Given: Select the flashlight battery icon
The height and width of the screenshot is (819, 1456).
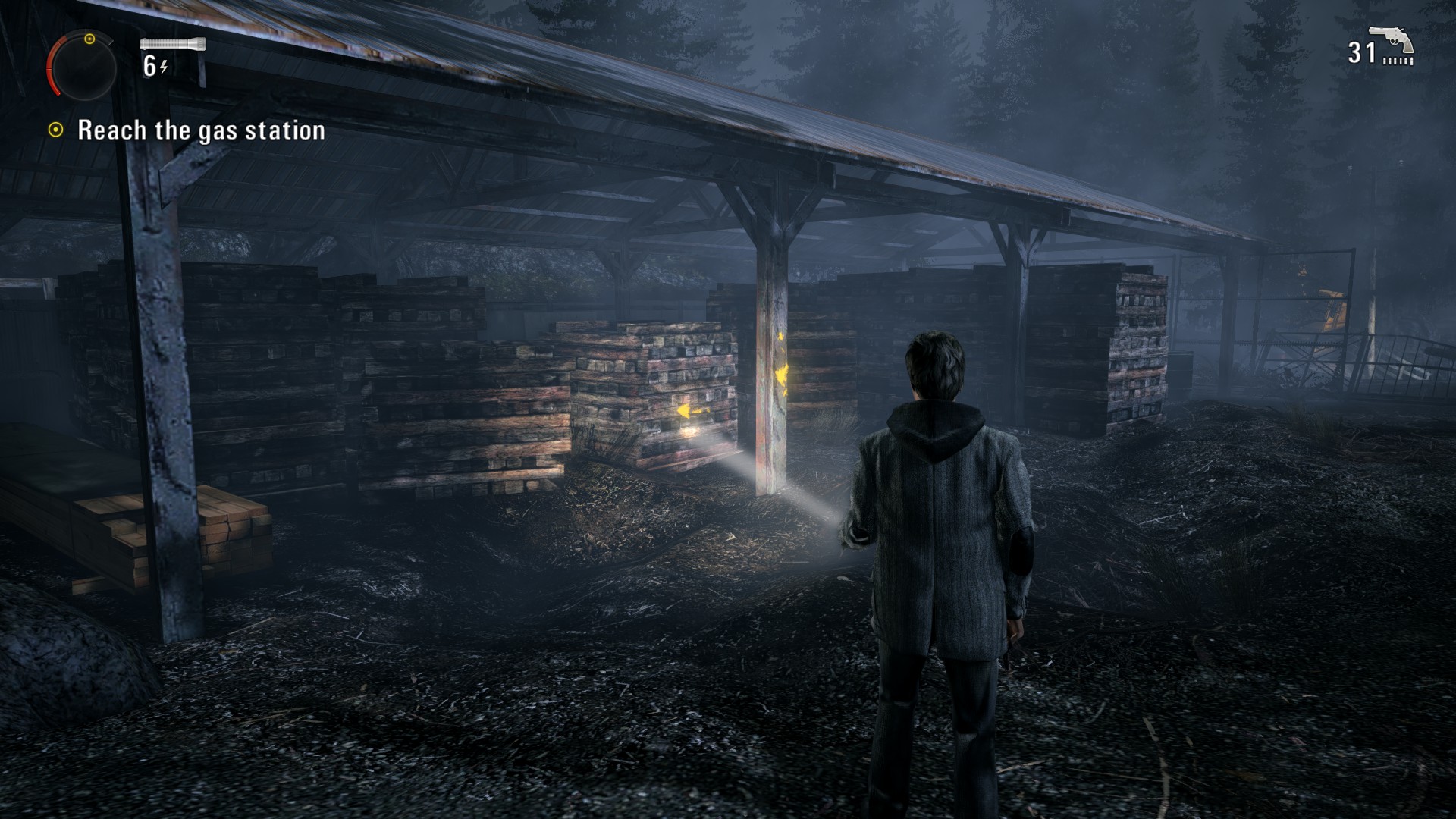Looking at the screenshot, I should coord(172,44).
